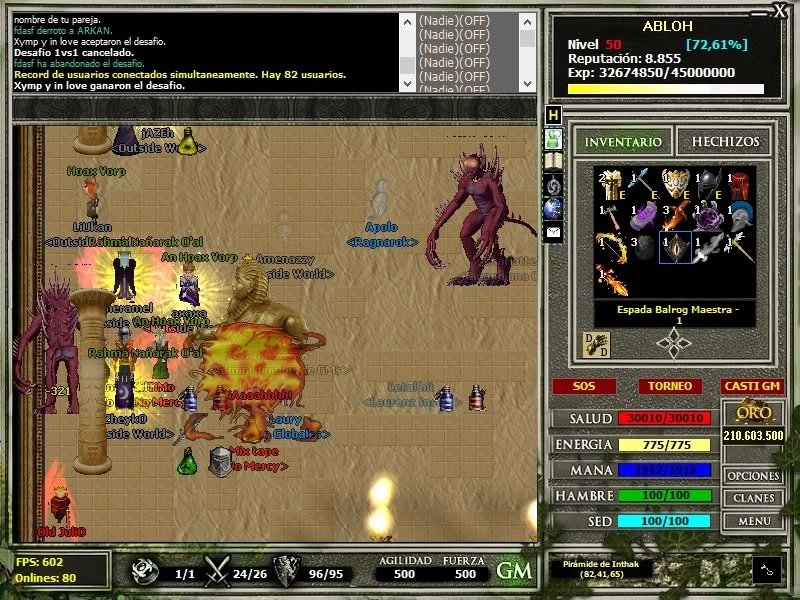This screenshot has height=600, width=800.
Task: Open the Menu button
Action: point(753,521)
